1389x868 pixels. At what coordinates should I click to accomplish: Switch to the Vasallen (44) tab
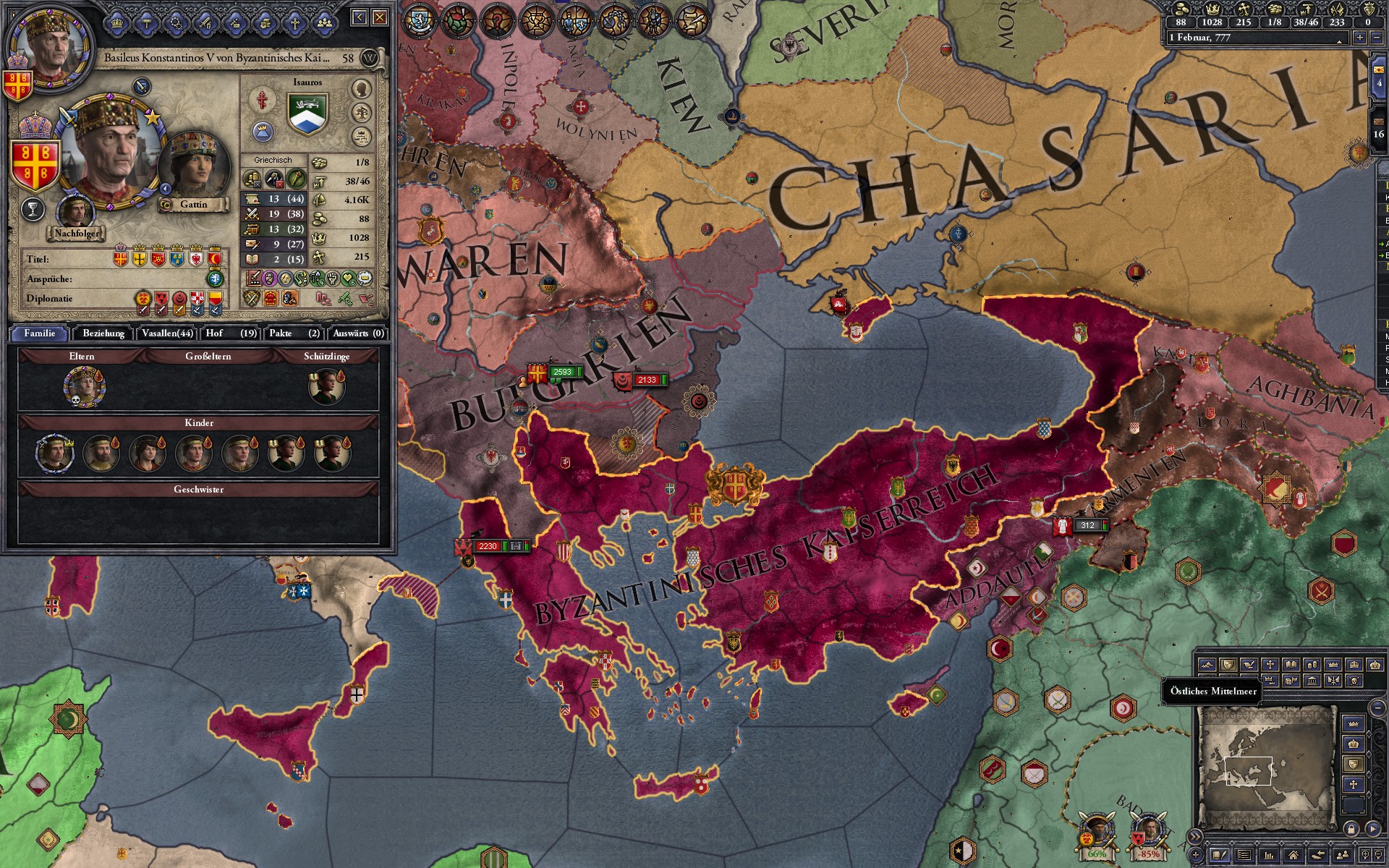(x=167, y=333)
